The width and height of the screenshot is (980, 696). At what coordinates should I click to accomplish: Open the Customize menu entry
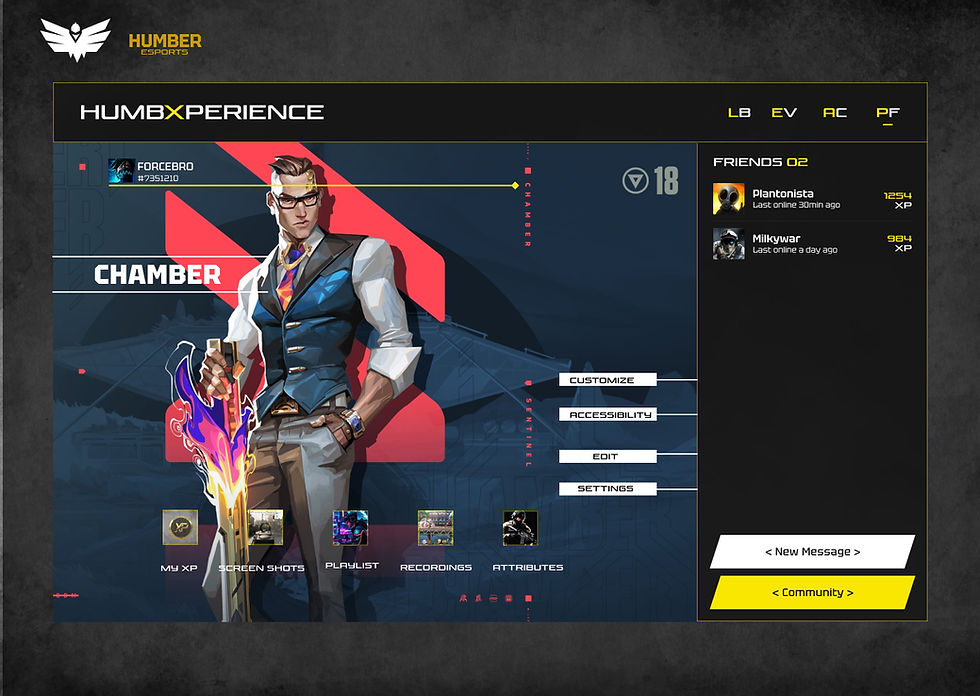click(608, 380)
